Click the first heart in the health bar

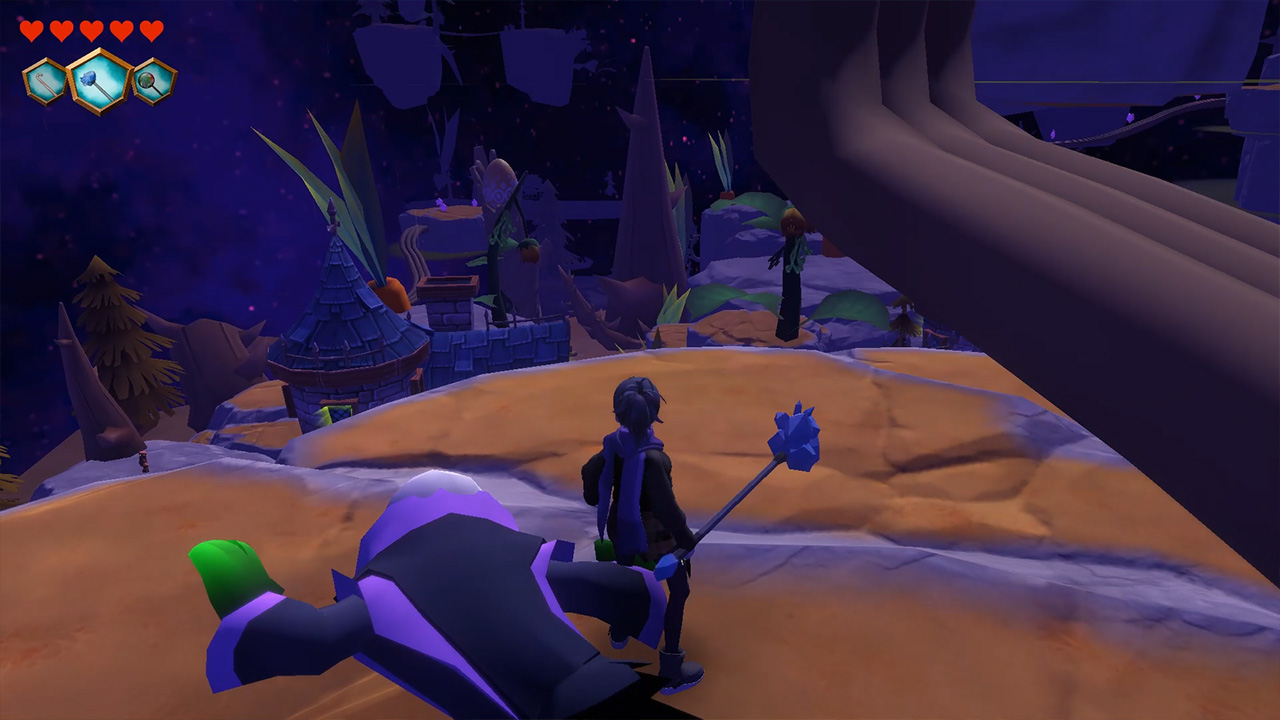(x=30, y=29)
